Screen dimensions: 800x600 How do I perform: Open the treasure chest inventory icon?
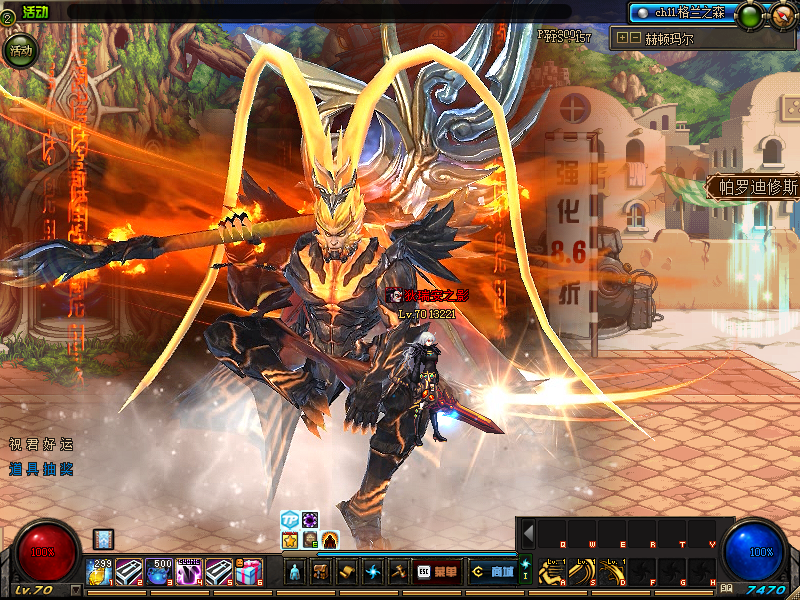click(x=321, y=571)
